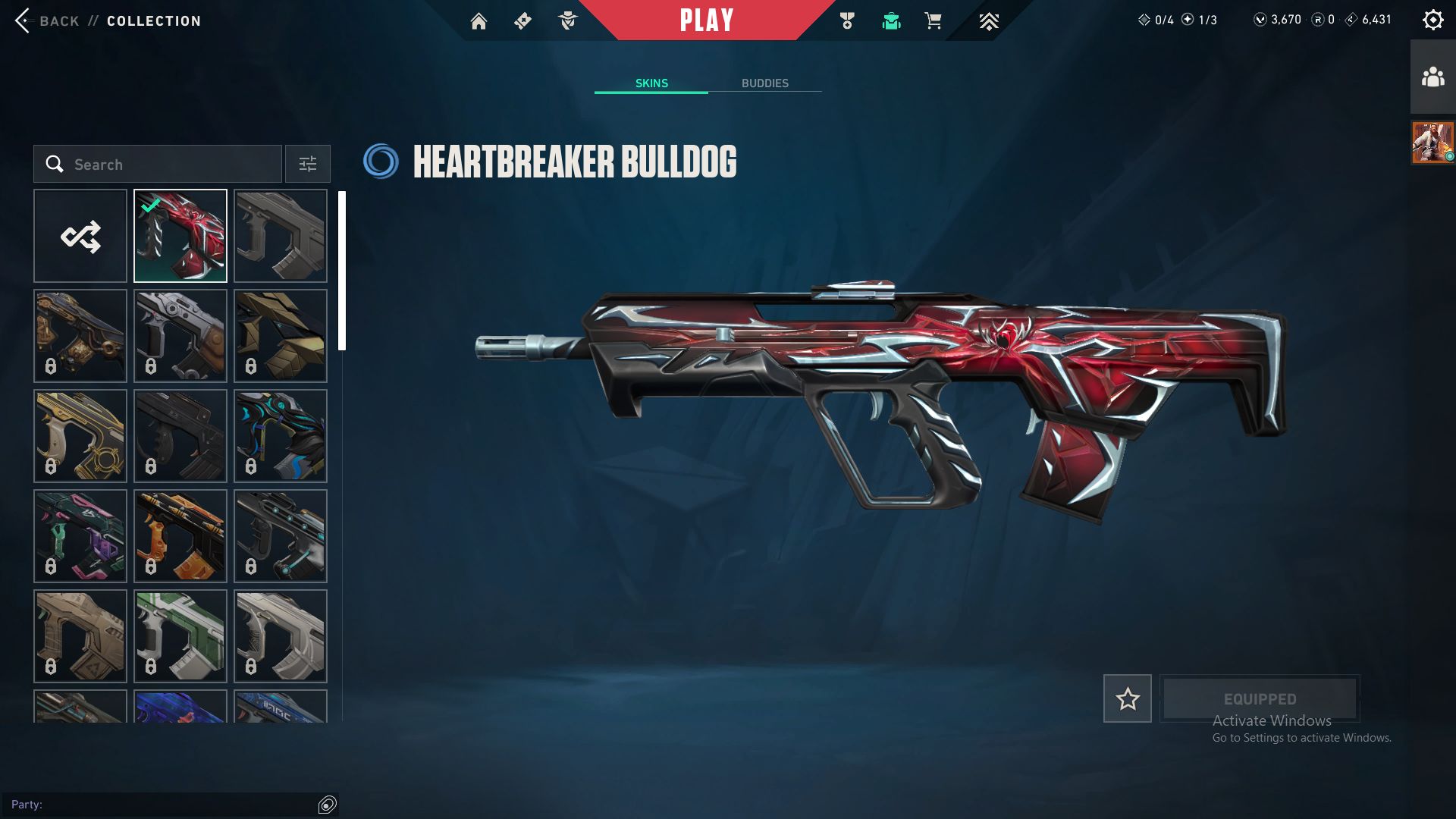Select the Heartbreaker Bulldog thumbnail
1456x819 pixels.
point(180,237)
